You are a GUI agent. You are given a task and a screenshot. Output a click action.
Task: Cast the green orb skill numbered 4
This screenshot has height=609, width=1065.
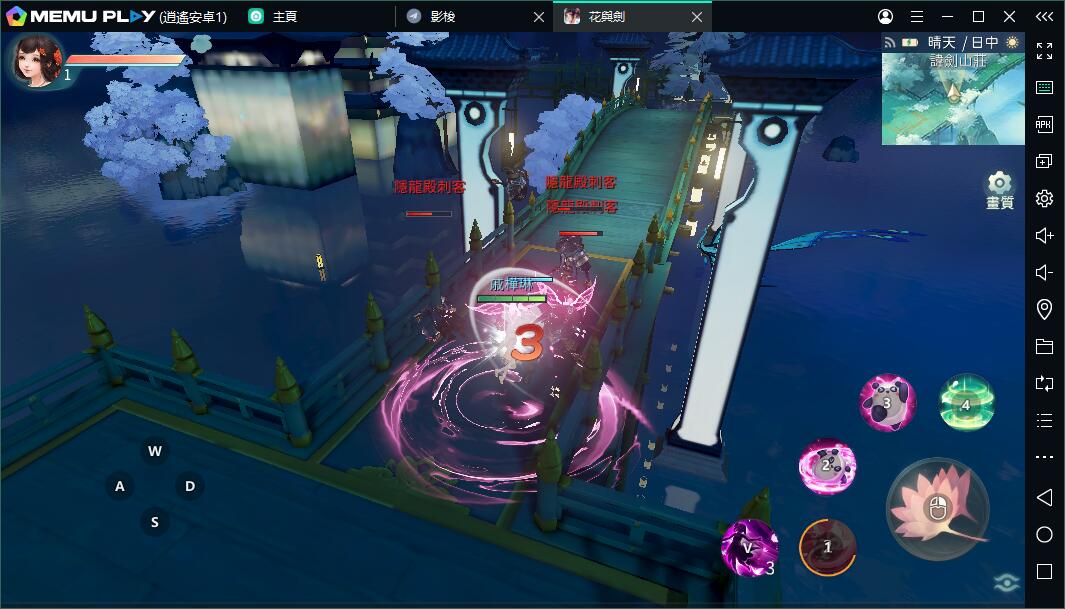(966, 402)
